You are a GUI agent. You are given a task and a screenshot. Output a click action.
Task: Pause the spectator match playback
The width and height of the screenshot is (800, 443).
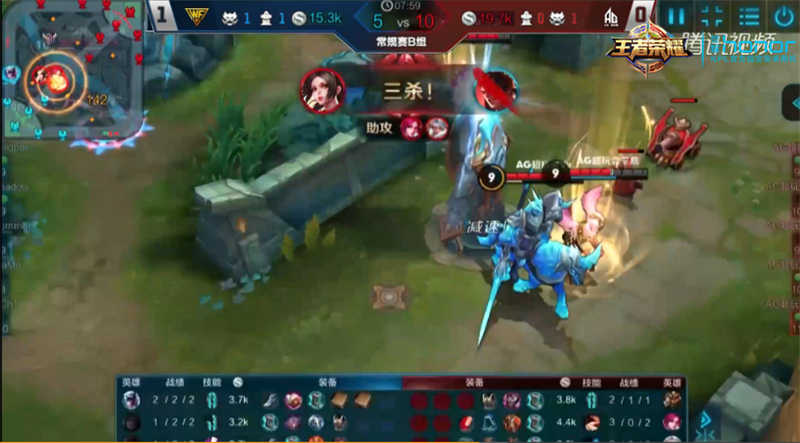click(677, 16)
